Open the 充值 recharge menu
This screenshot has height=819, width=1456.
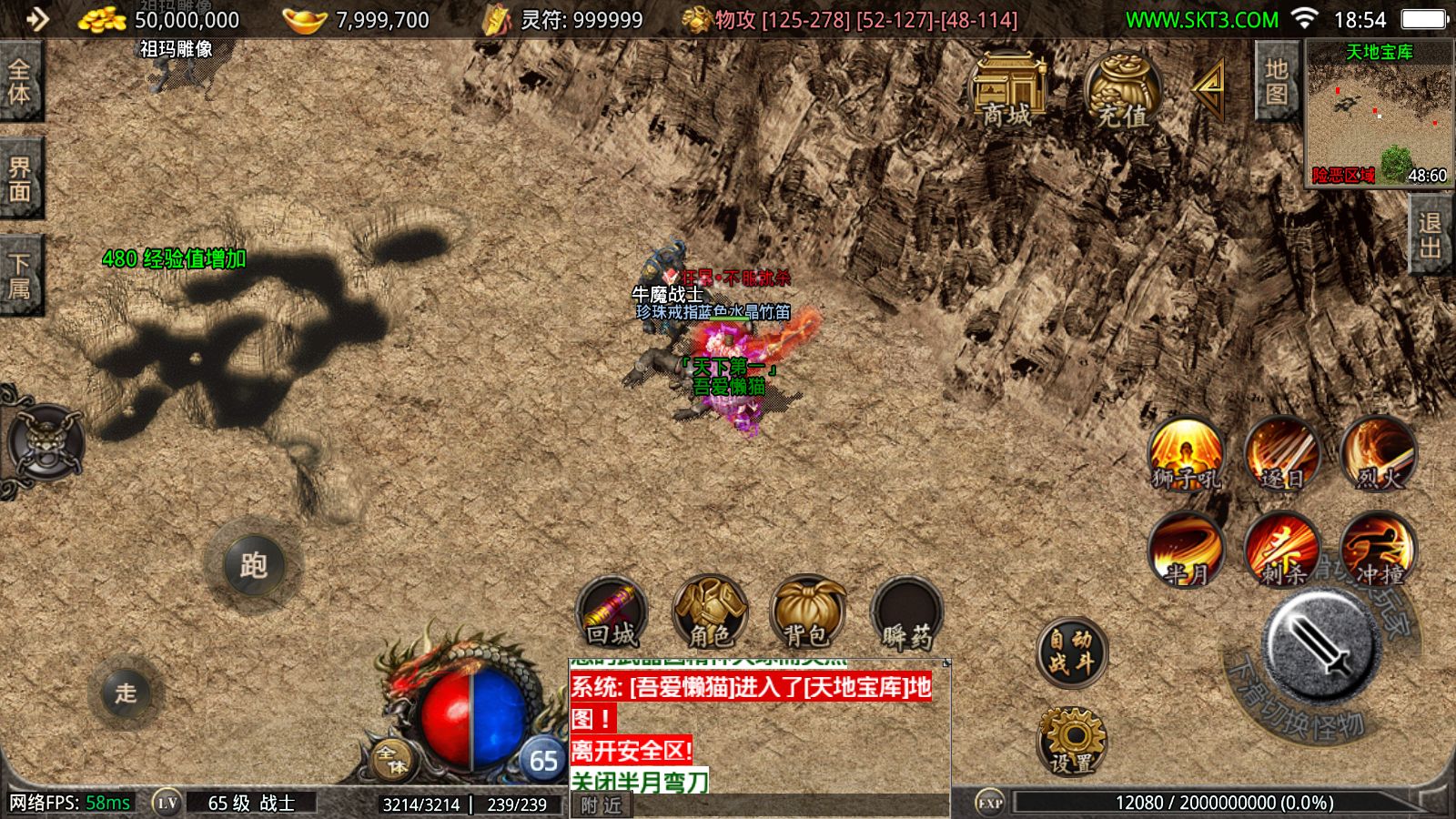(x=1121, y=89)
